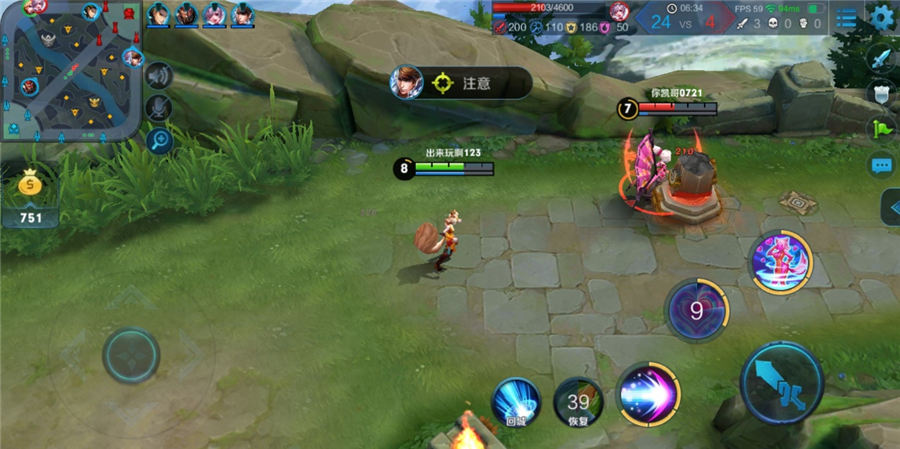Activate the fox girl ultimate skill
This screenshot has height=449, width=900.
click(781, 263)
